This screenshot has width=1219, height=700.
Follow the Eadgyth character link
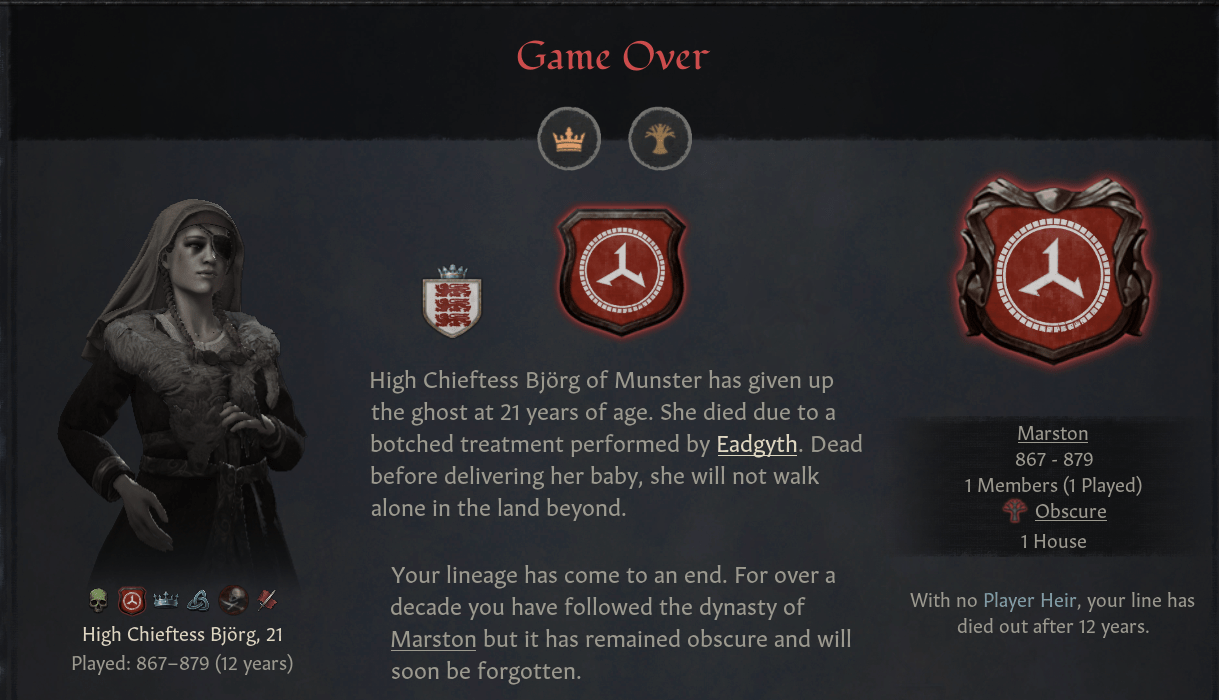[757, 444]
